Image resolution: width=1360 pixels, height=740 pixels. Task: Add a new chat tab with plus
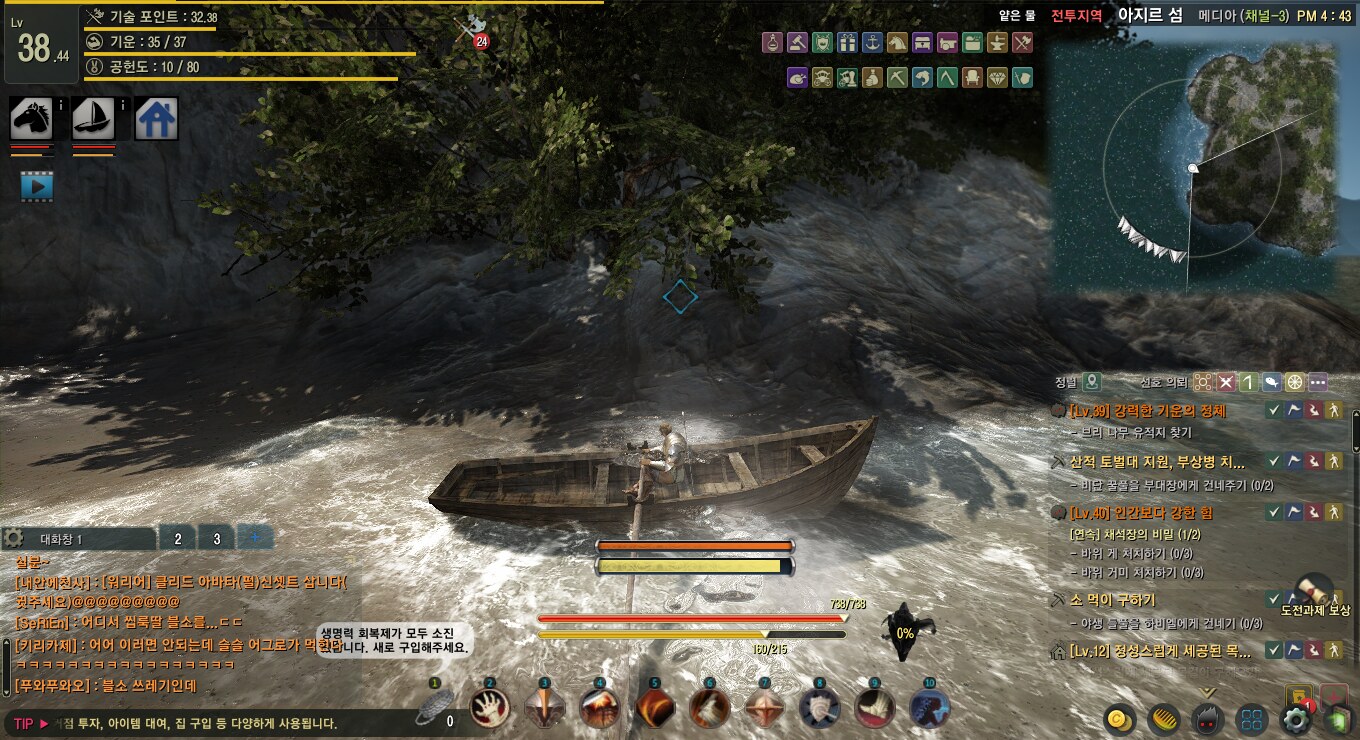(x=255, y=538)
